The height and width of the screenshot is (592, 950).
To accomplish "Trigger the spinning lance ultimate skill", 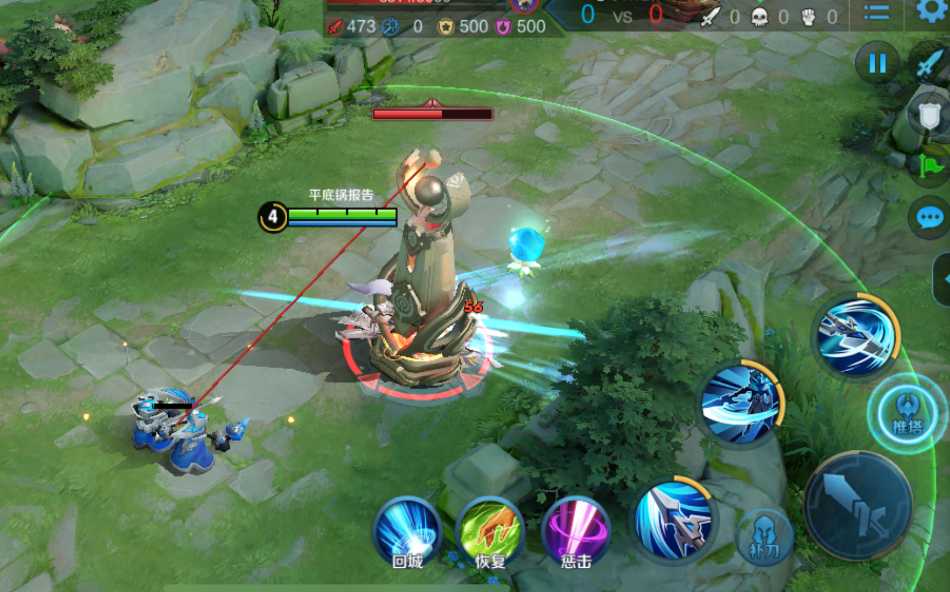I will click(856, 335).
